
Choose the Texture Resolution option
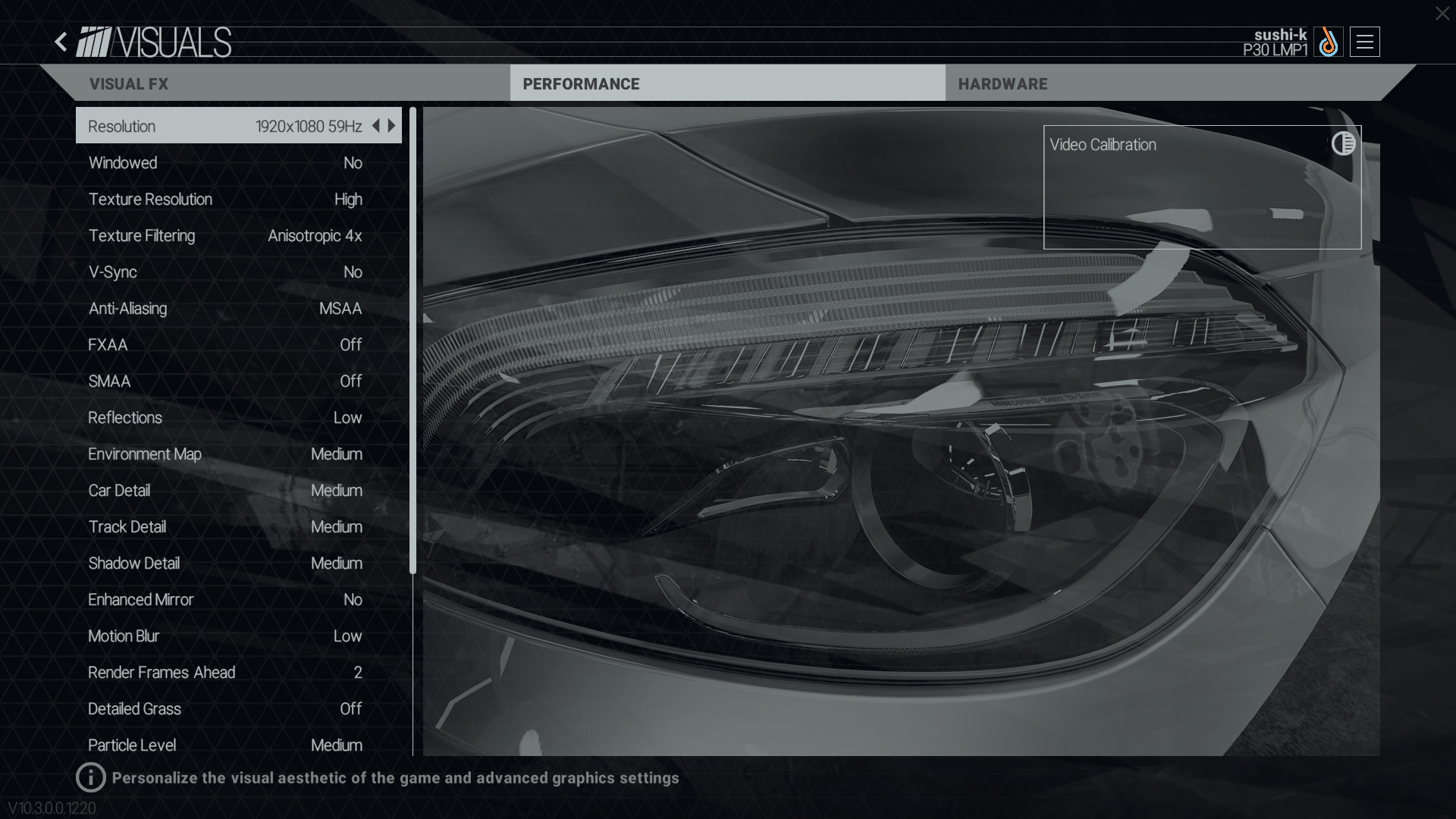225,199
